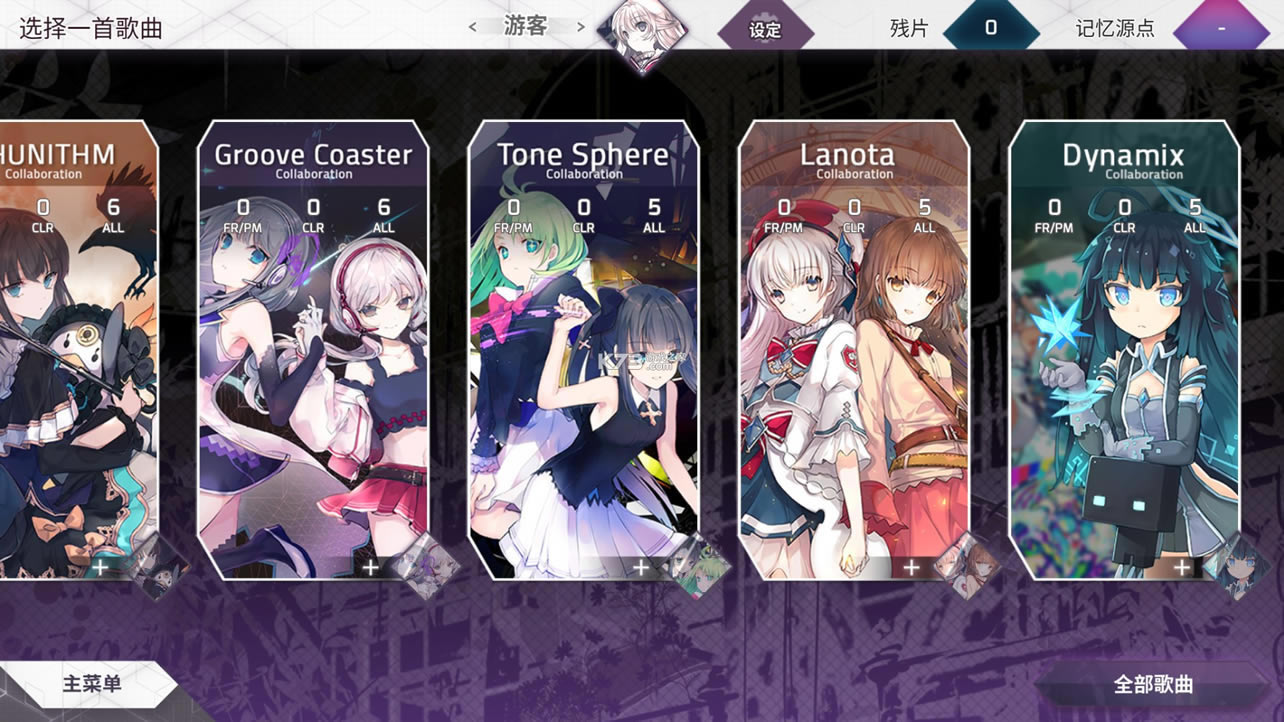
Task: Click the plus icon on the Dynamix pack
Action: (1182, 566)
